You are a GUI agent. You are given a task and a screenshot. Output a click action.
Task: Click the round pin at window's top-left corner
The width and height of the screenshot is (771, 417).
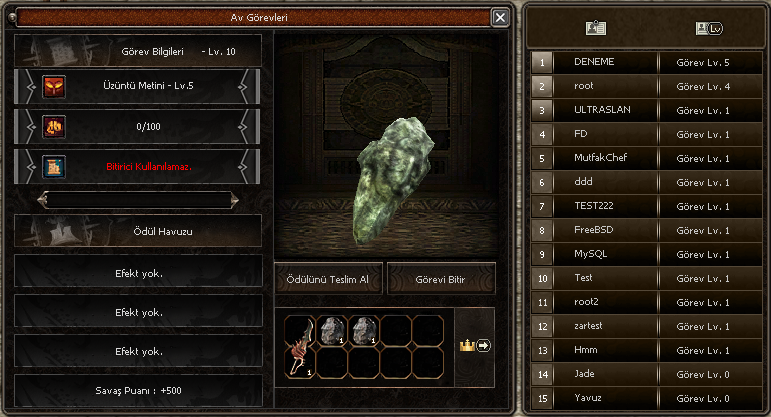11,17
